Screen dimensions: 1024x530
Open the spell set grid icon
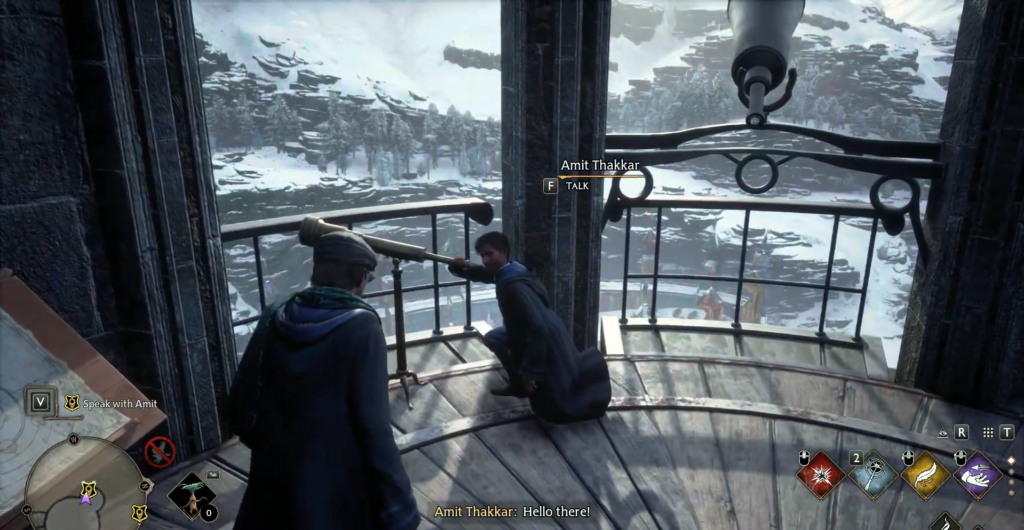pos(988,433)
